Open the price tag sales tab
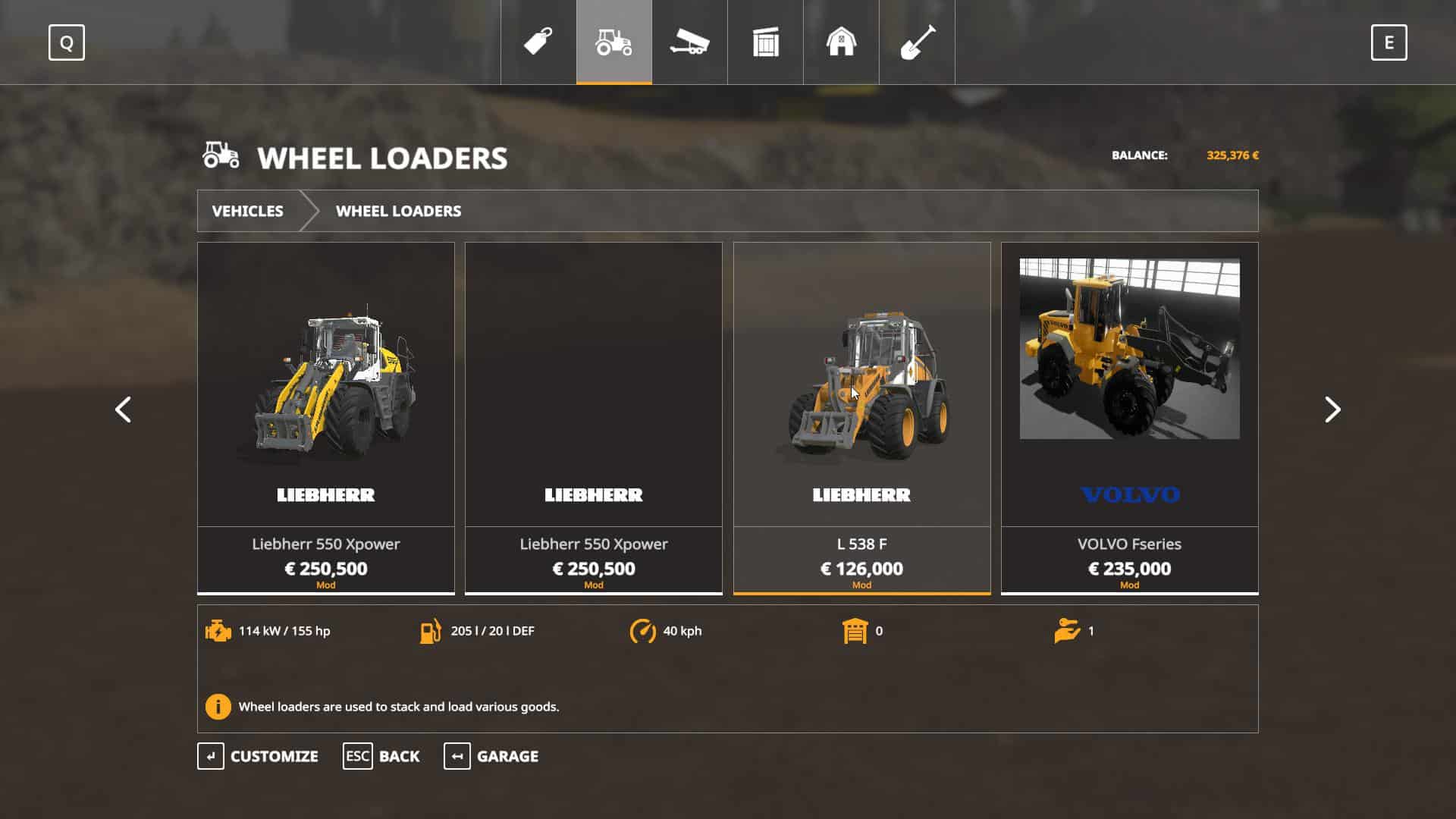This screenshot has width=1456, height=819. tap(538, 42)
